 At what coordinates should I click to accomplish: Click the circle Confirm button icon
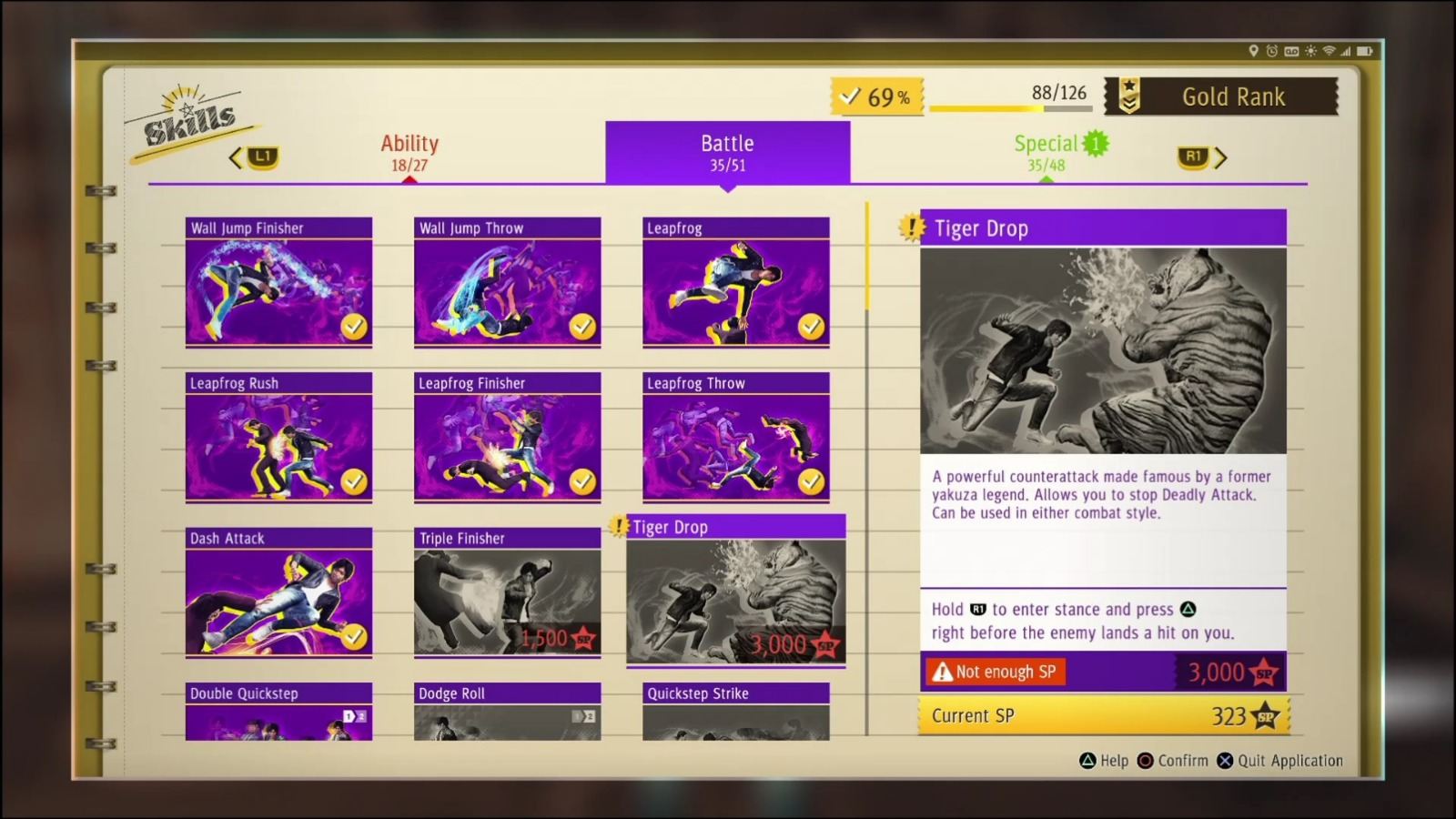(1145, 761)
